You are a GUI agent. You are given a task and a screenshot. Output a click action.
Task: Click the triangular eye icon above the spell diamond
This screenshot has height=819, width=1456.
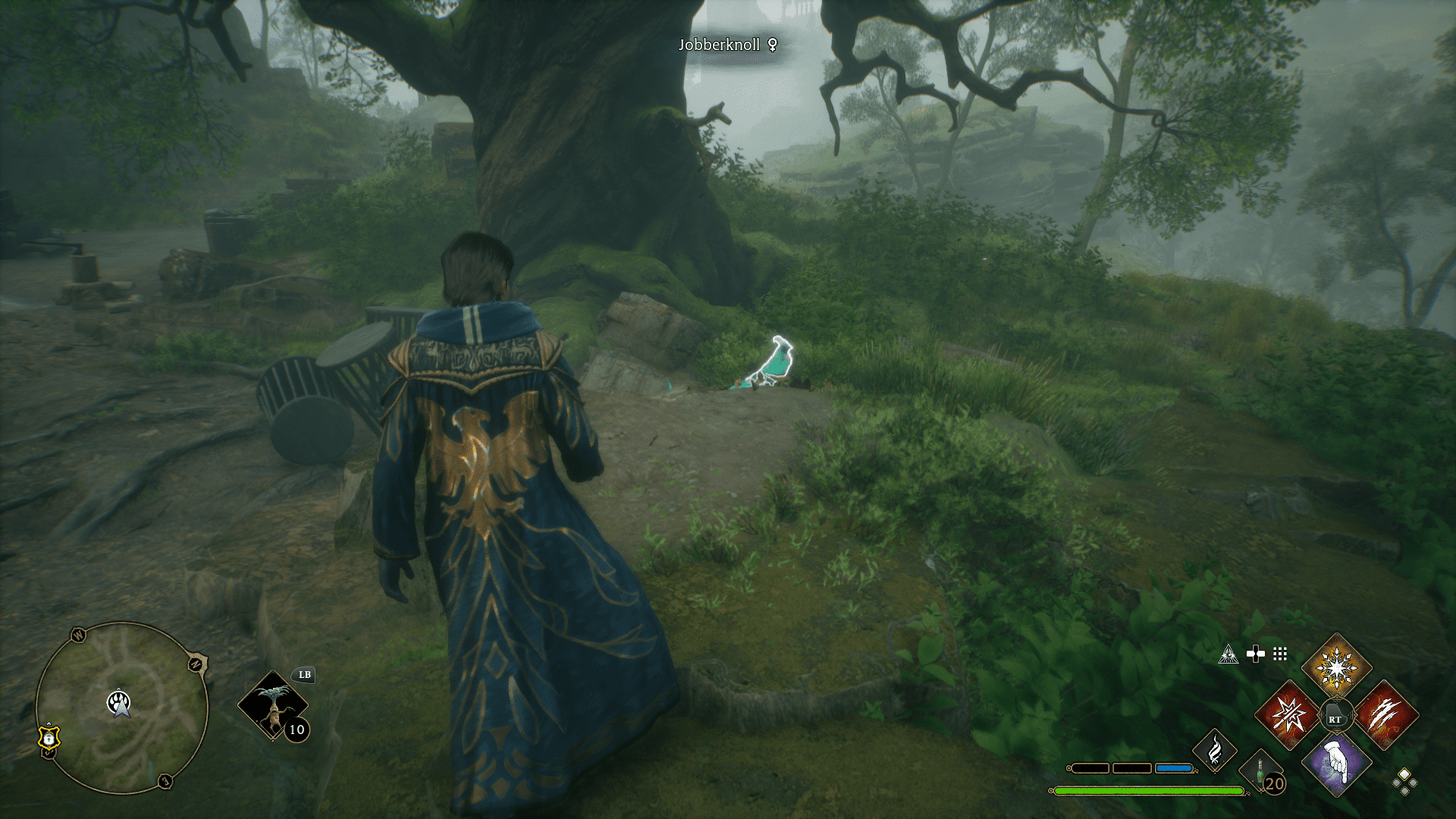point(1230,654)
